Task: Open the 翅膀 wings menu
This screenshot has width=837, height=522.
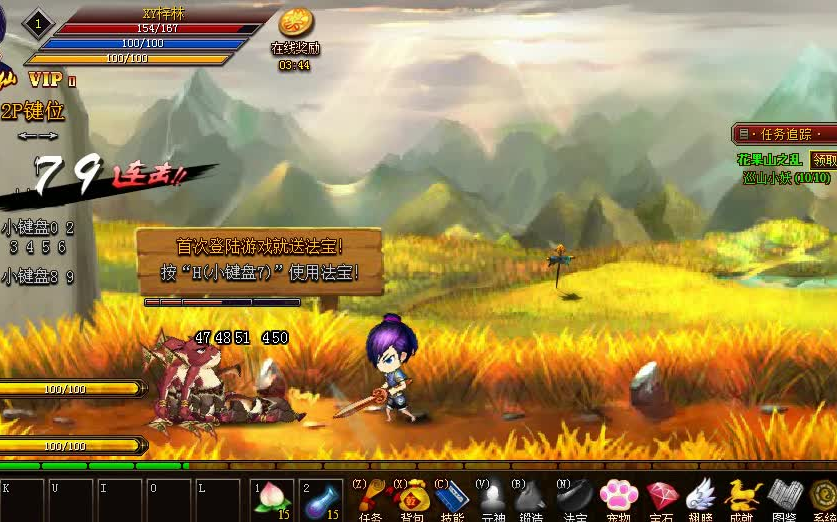Action: [701, 497]
